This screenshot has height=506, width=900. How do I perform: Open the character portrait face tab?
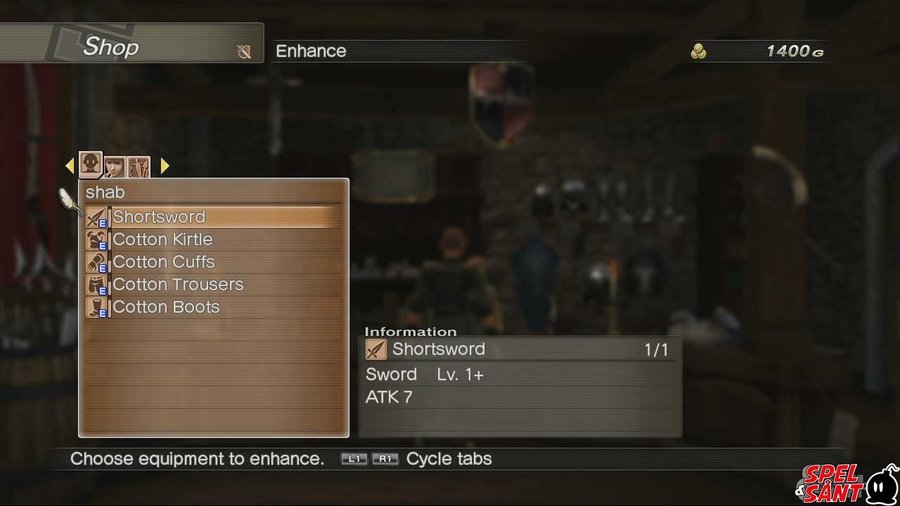coord(115,166)
